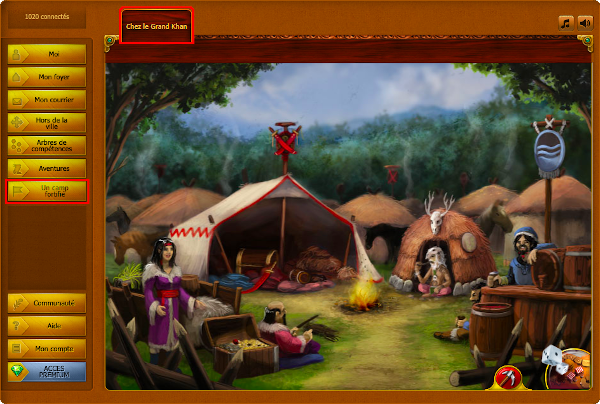600x404 pixels.
Task: Select the Chez le Grand Khan tab
Action: [x=155, y=26]
